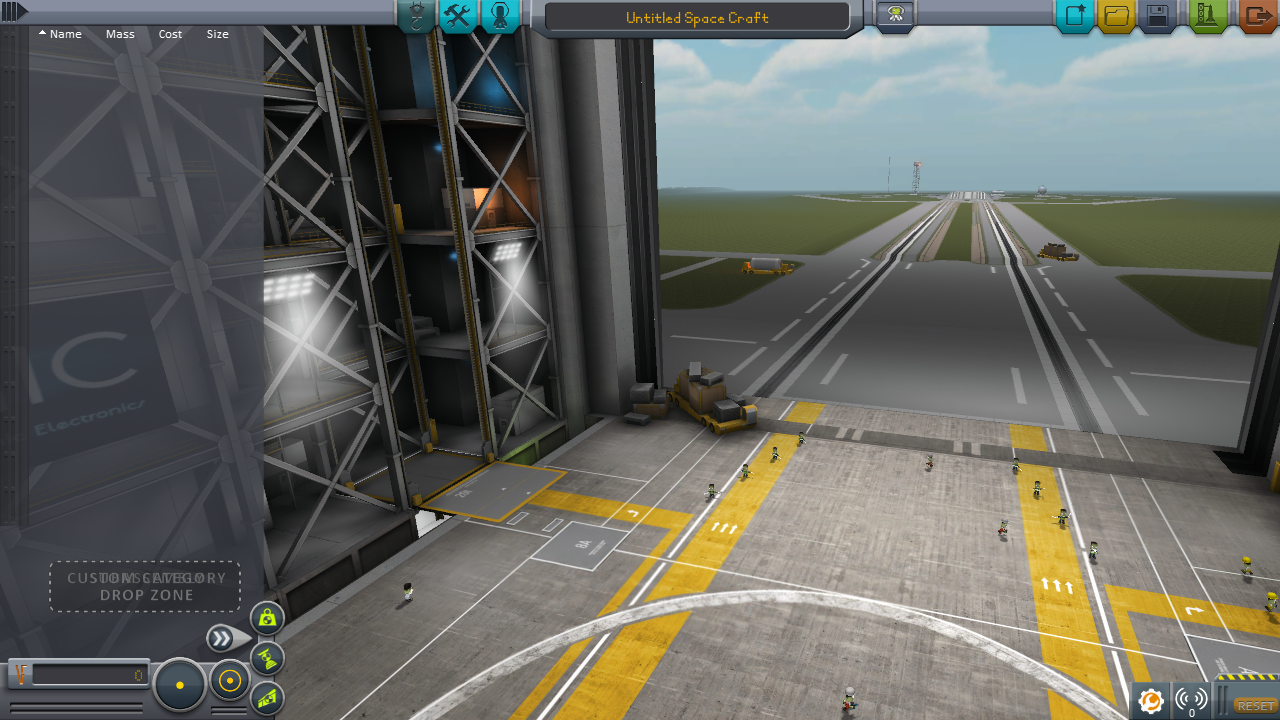Switch to the action groups wrench-and-hammer mode

point(458,16)
